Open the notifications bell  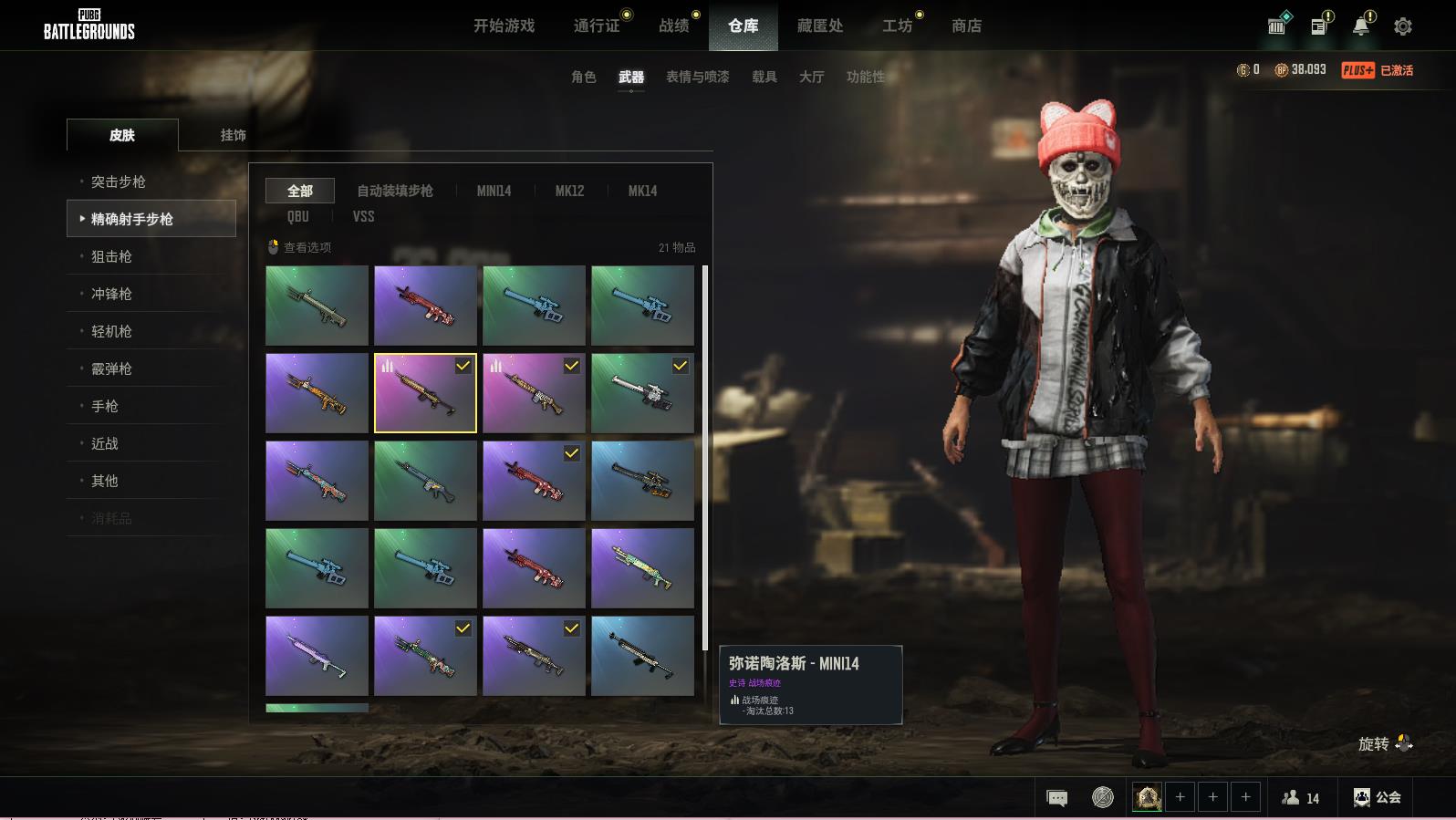click(x=1360, y=26)
